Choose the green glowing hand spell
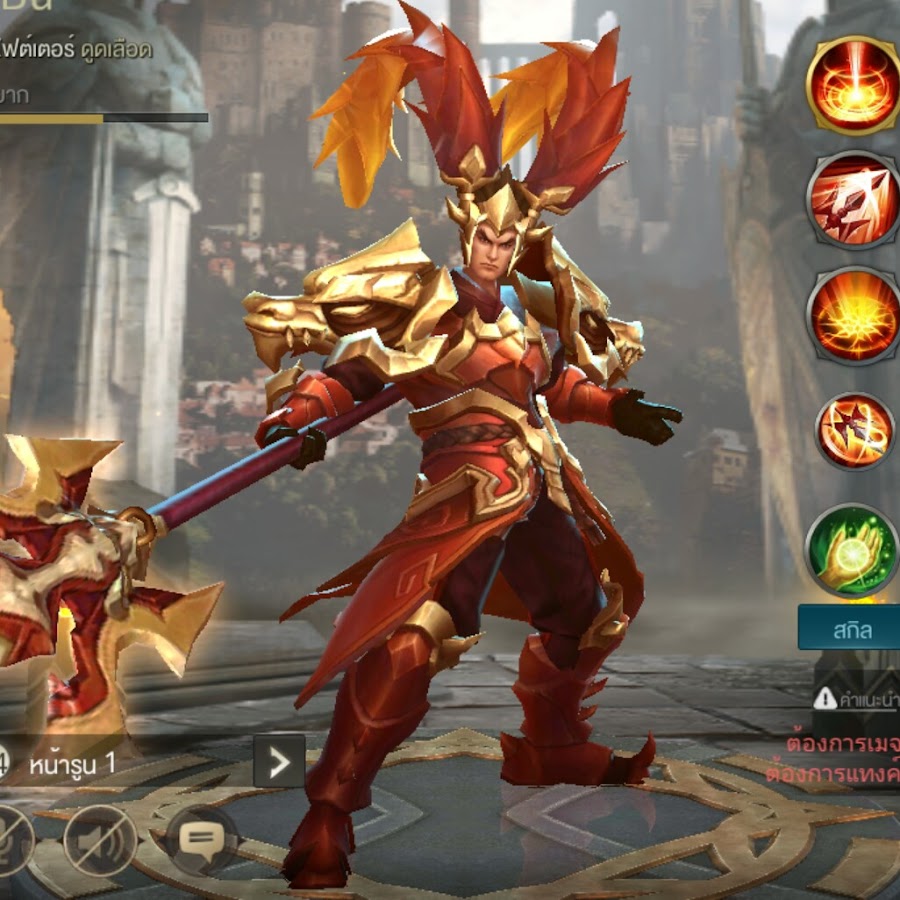 coord(852,550)
